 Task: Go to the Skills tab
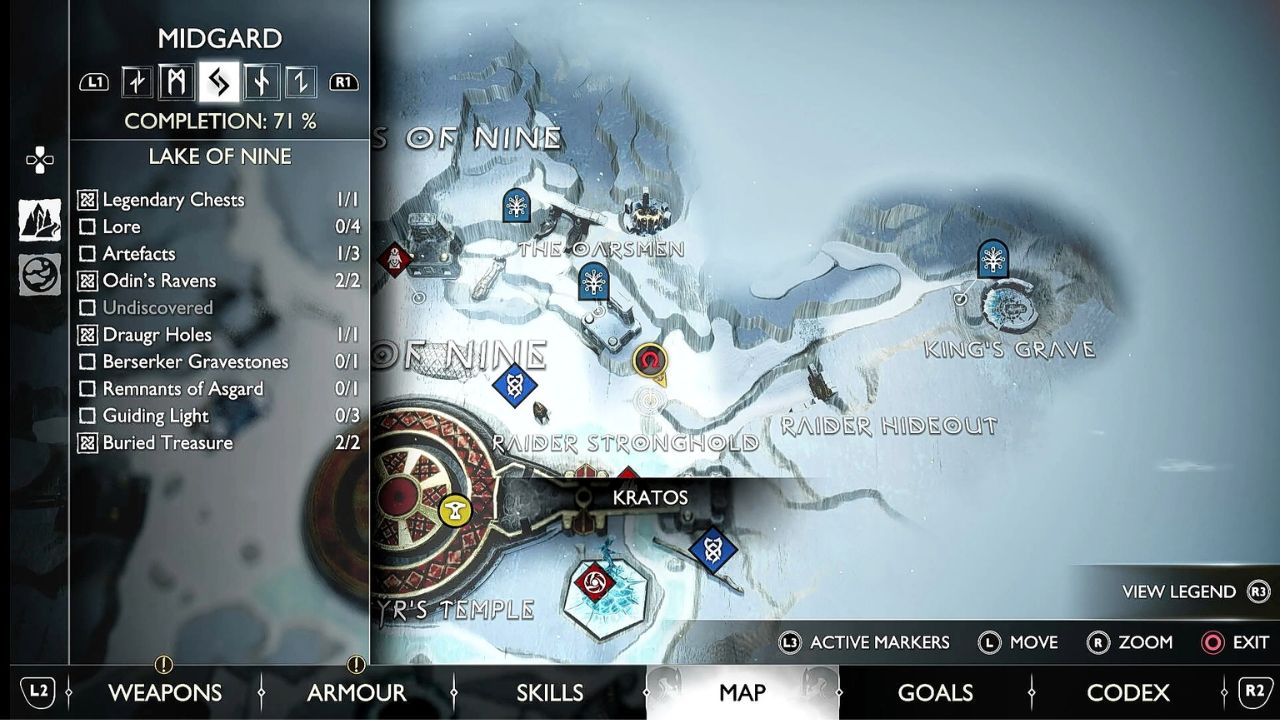(549, 692)
